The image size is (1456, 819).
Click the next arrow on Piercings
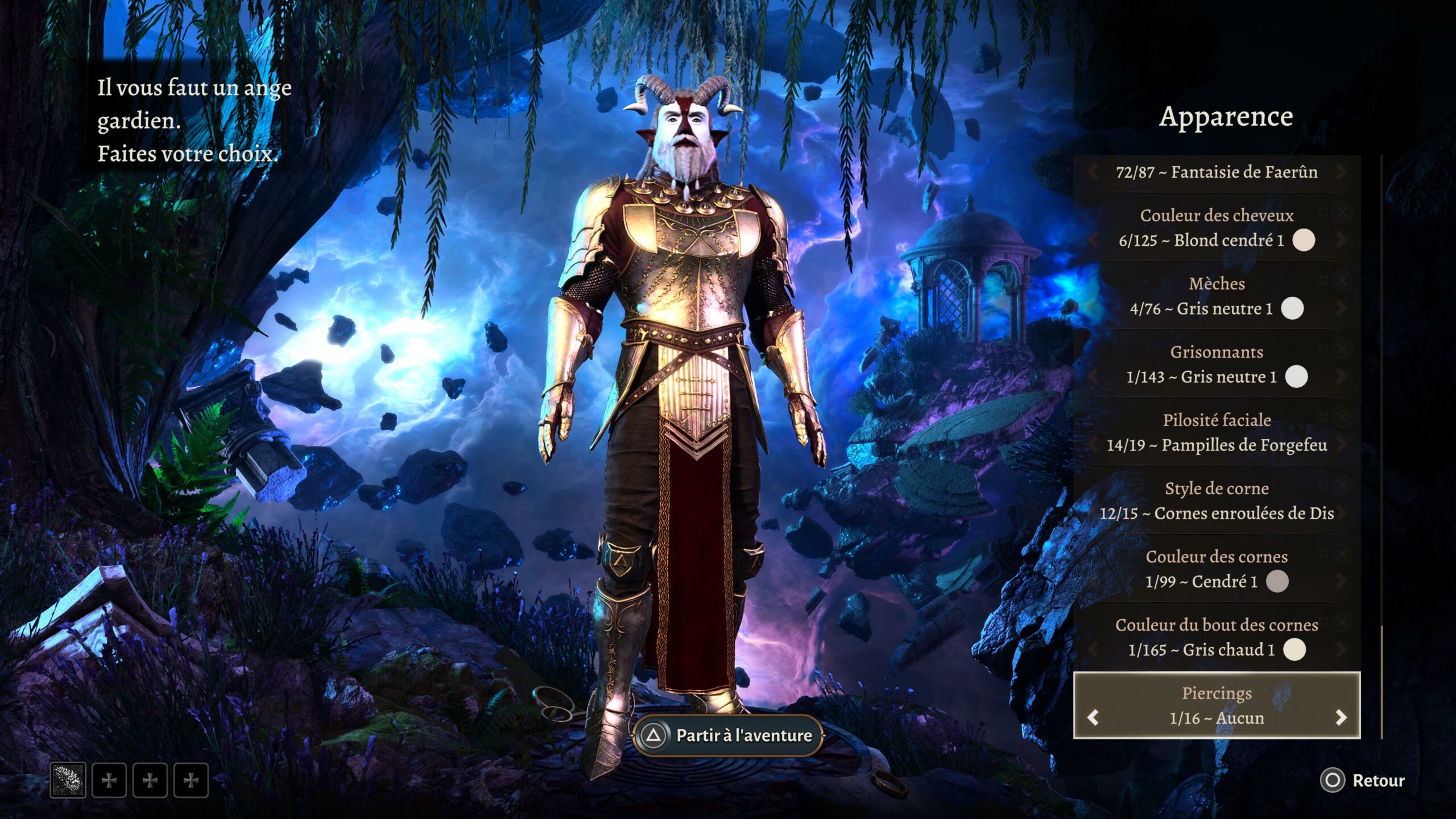tap(1341, 718)
